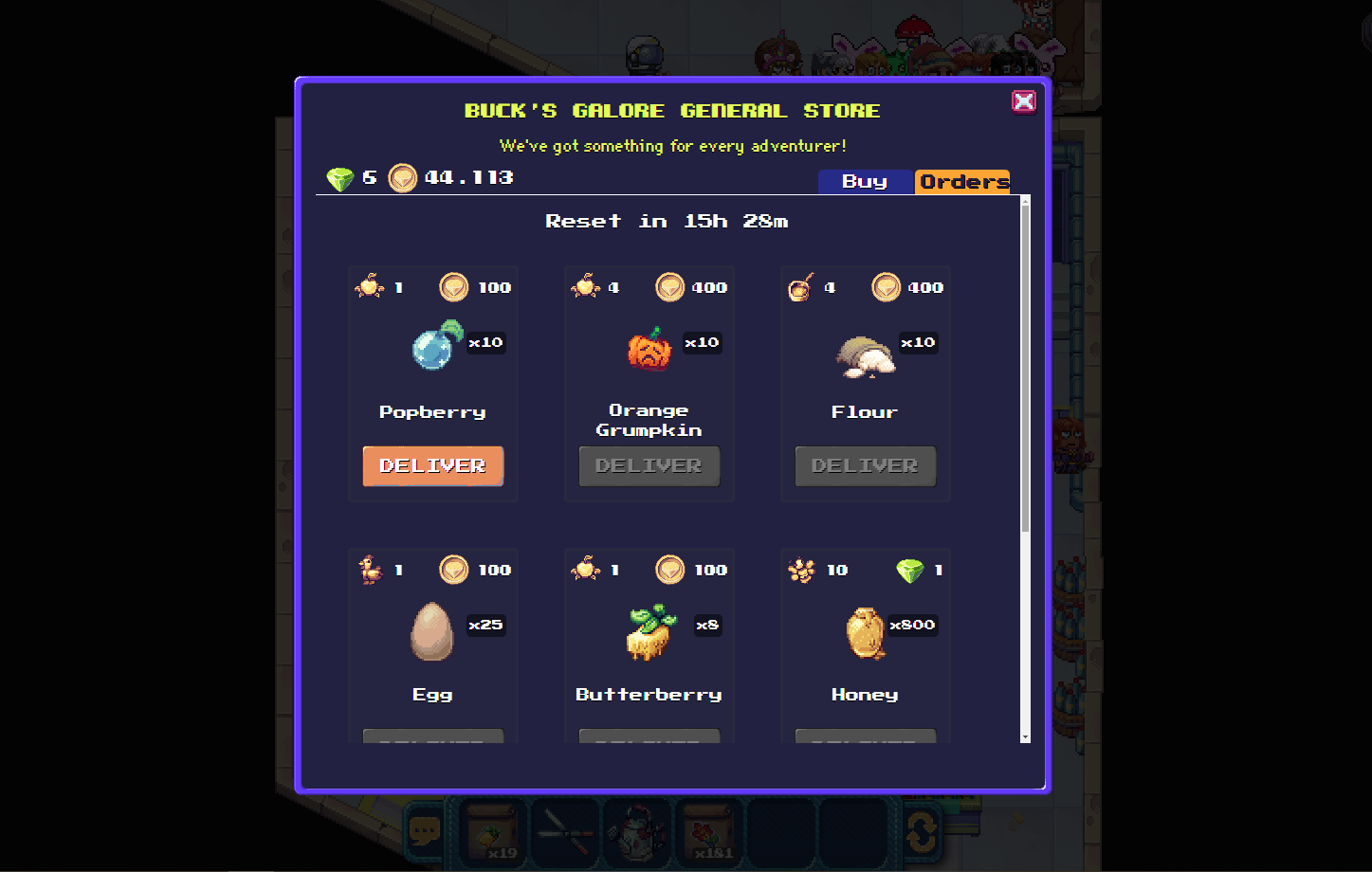Switch to the Buy tab
The image size is (1372, 872).
(x=865, y=182)
